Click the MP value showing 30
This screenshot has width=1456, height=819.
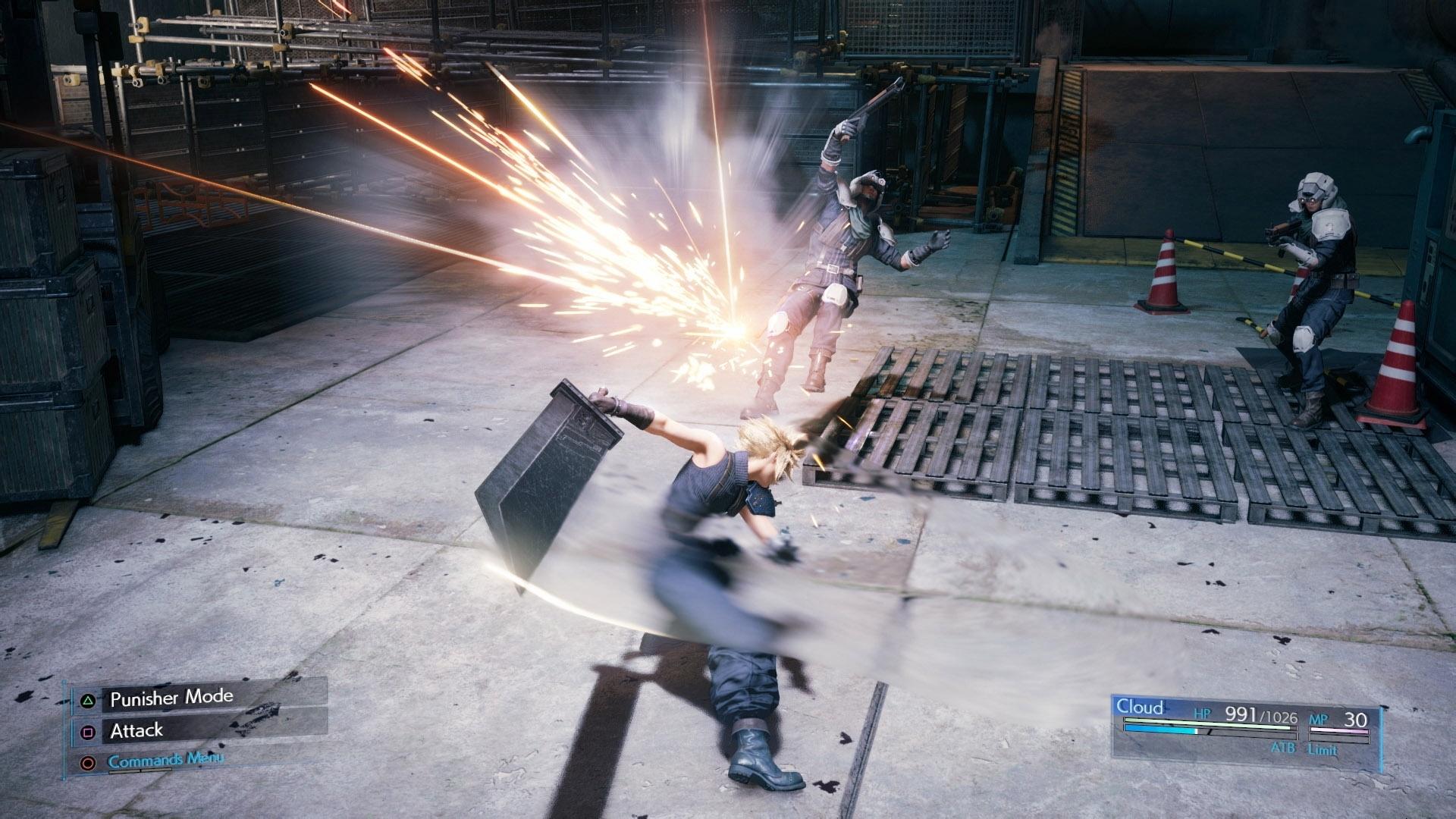tap(1356, 720)
